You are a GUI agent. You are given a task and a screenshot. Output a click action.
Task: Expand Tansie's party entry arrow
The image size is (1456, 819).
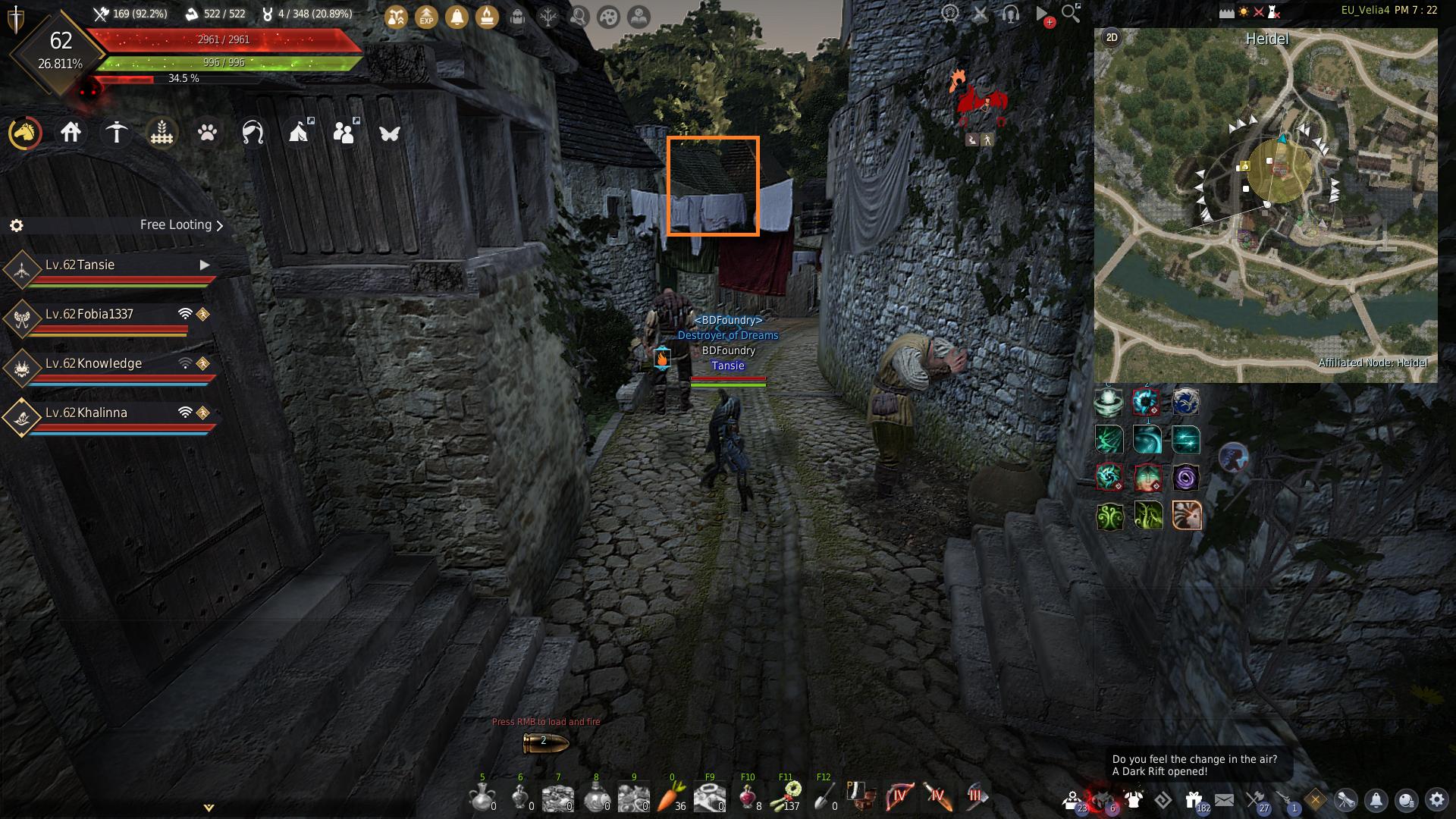(x=204, y=265)
